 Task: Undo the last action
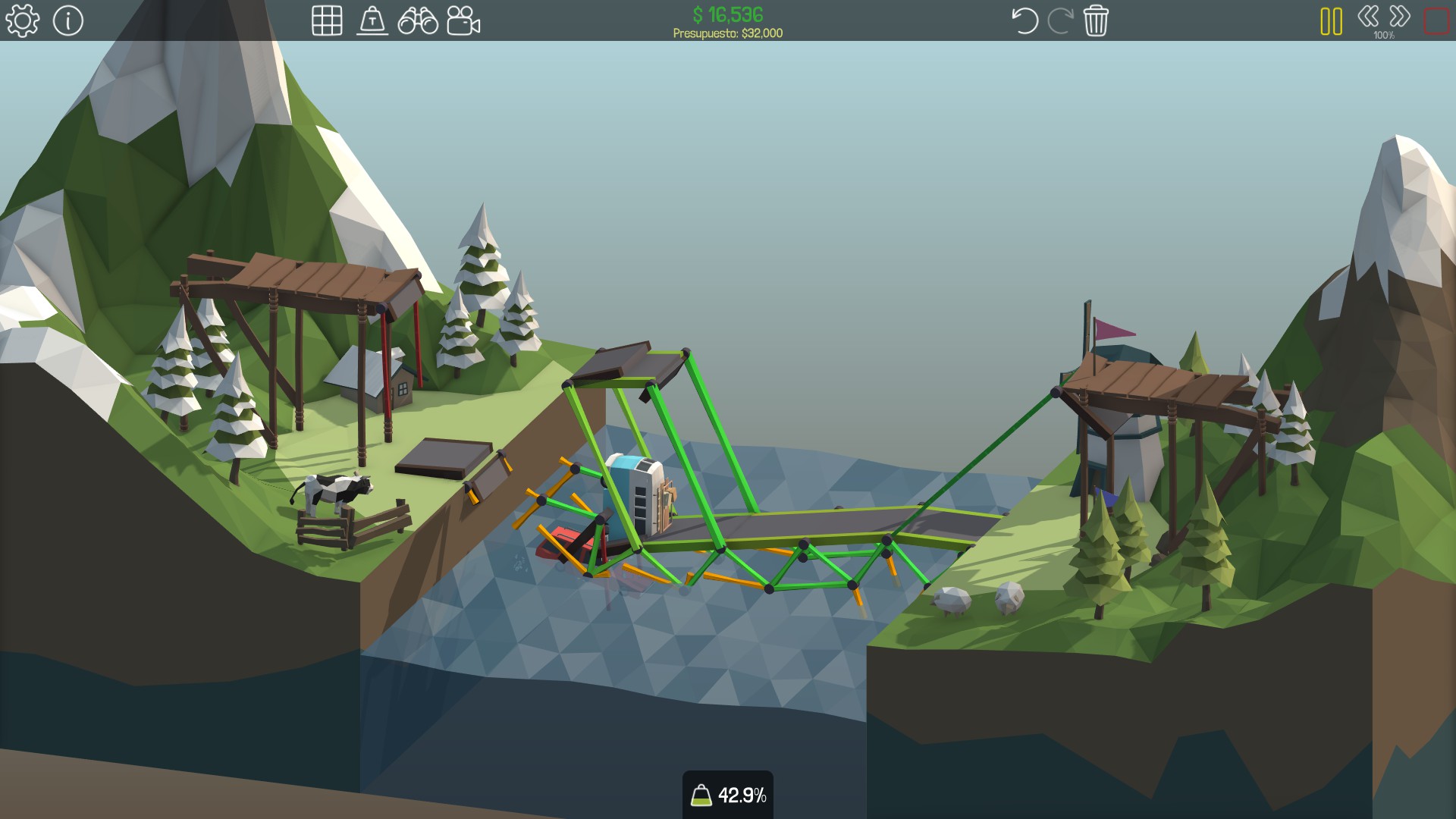coord(1025,20)
